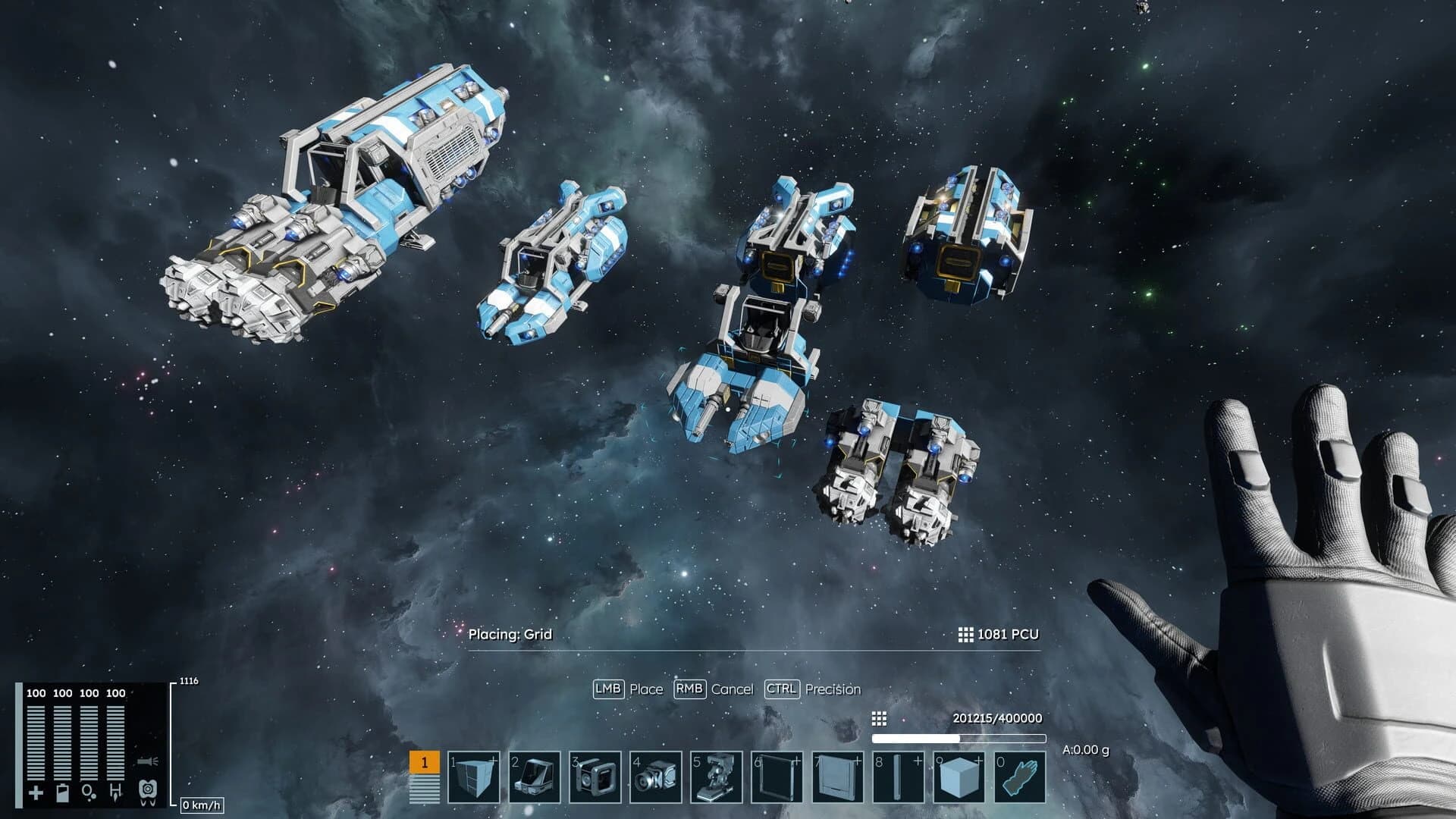This screenshot has height=819, width=1456.
Task: Select the thruster in hotbar slot 4
Action: pyautogui.click(x=657, y=777)
